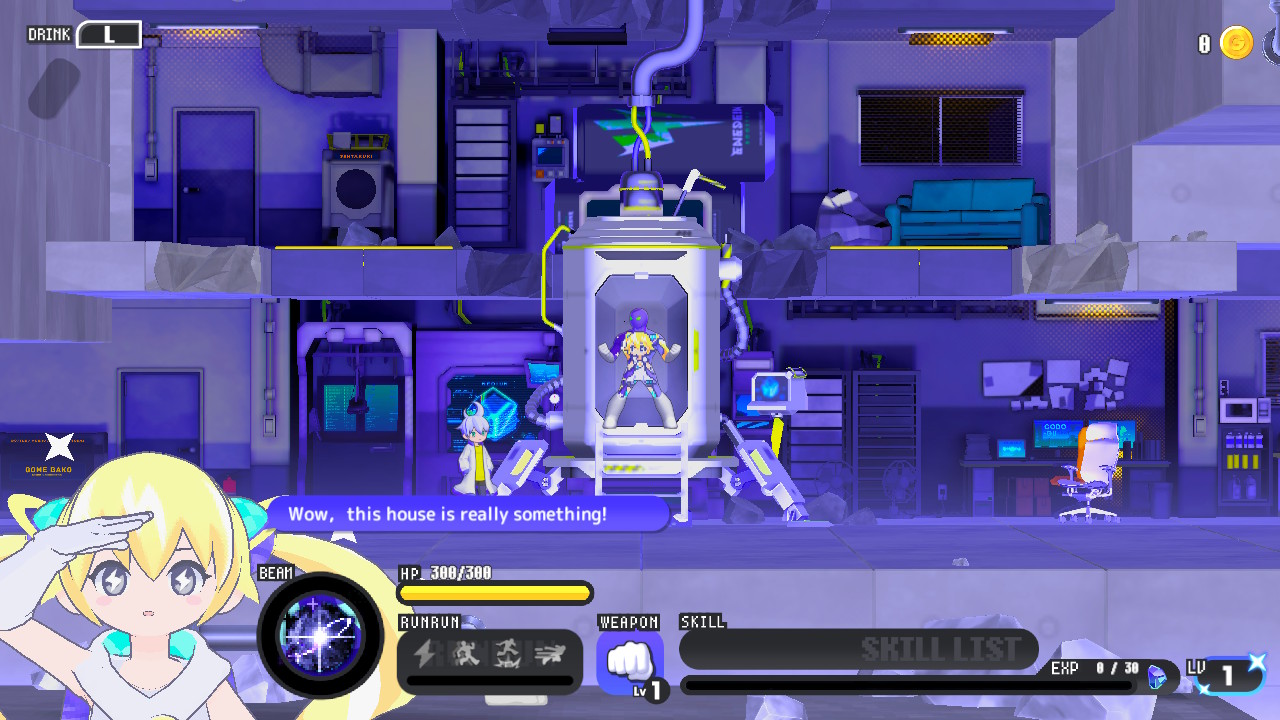The image size is (1280, 720).
Task: Click the blue crystal icon beside the EXP bar
Action: pyautogui.click(x=1155, y=676)
